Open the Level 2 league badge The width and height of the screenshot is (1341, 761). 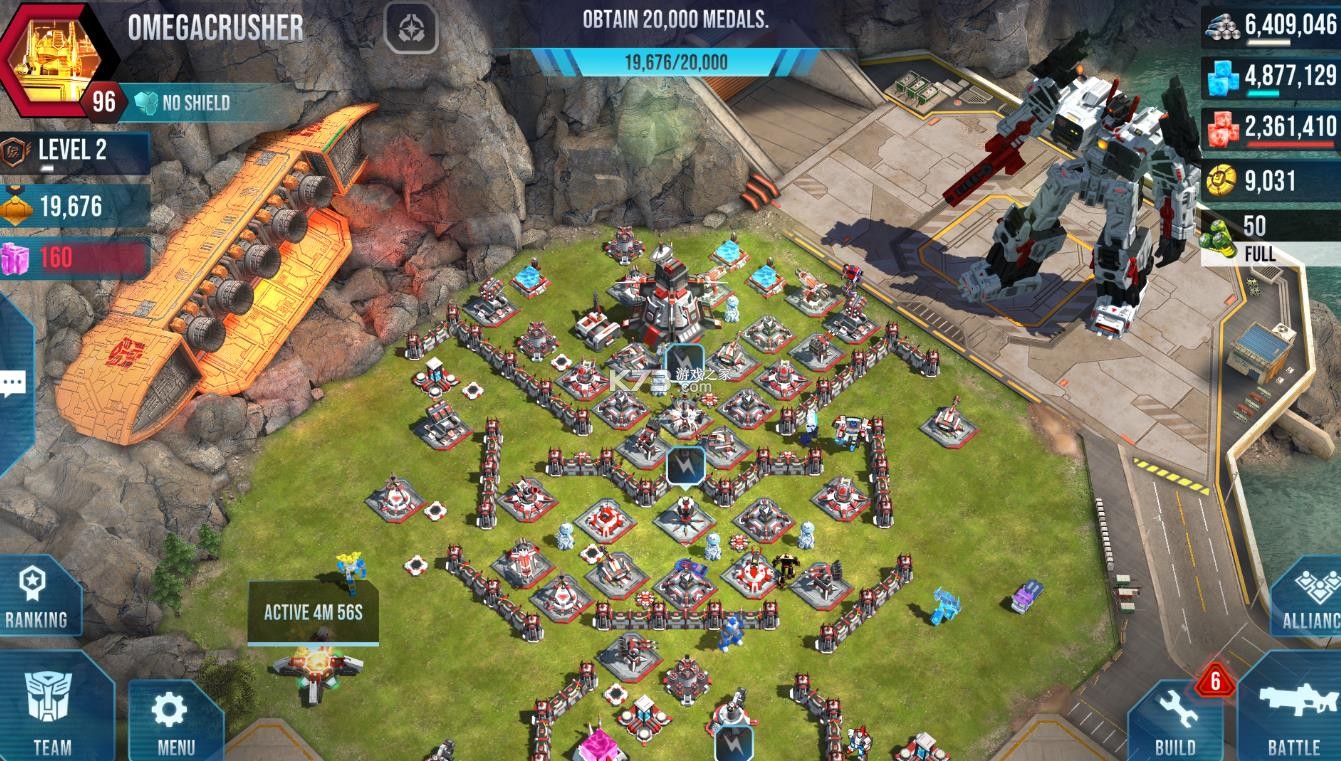click(x=74, y=151)
